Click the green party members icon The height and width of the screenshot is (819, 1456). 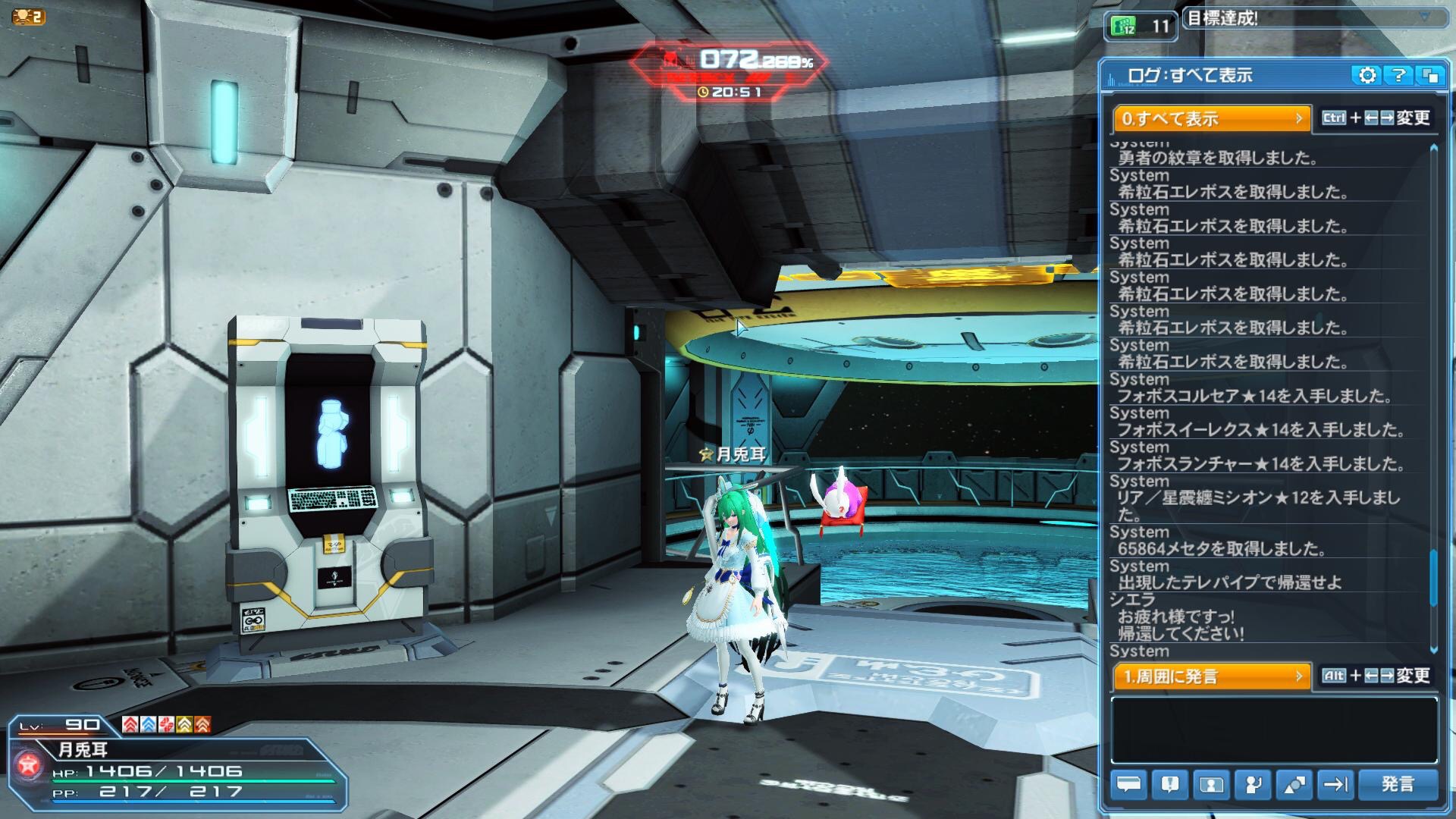(1124, 27)
